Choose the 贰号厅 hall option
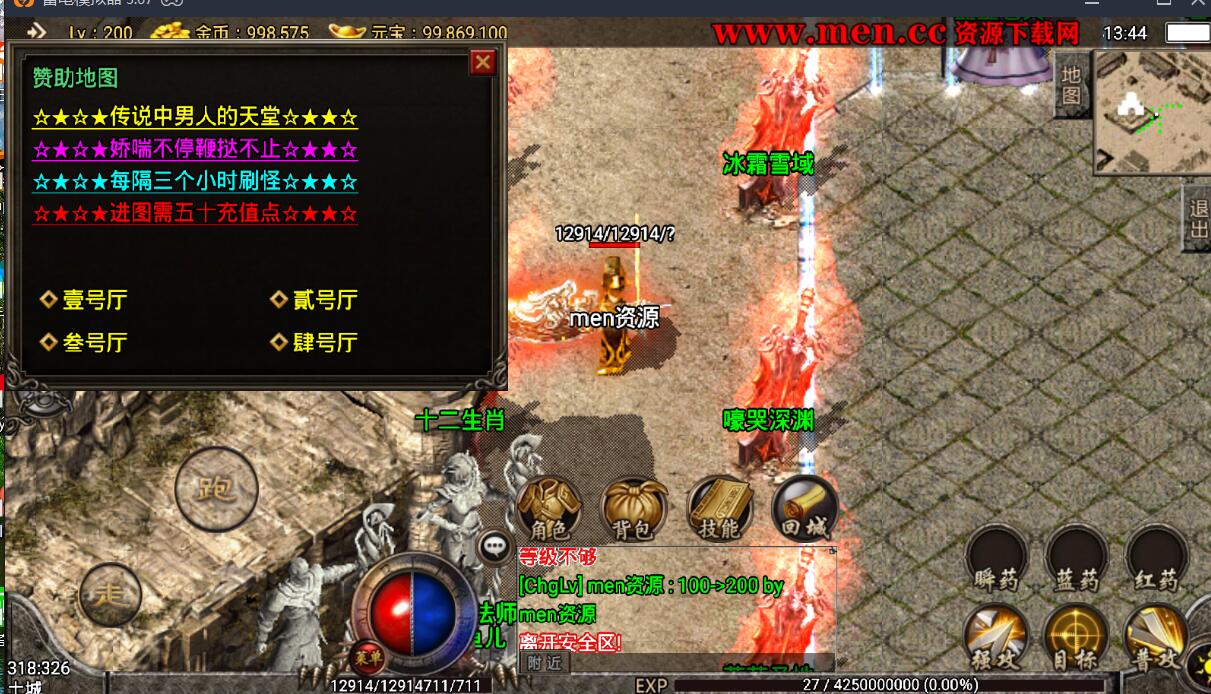 click(324, 300)
